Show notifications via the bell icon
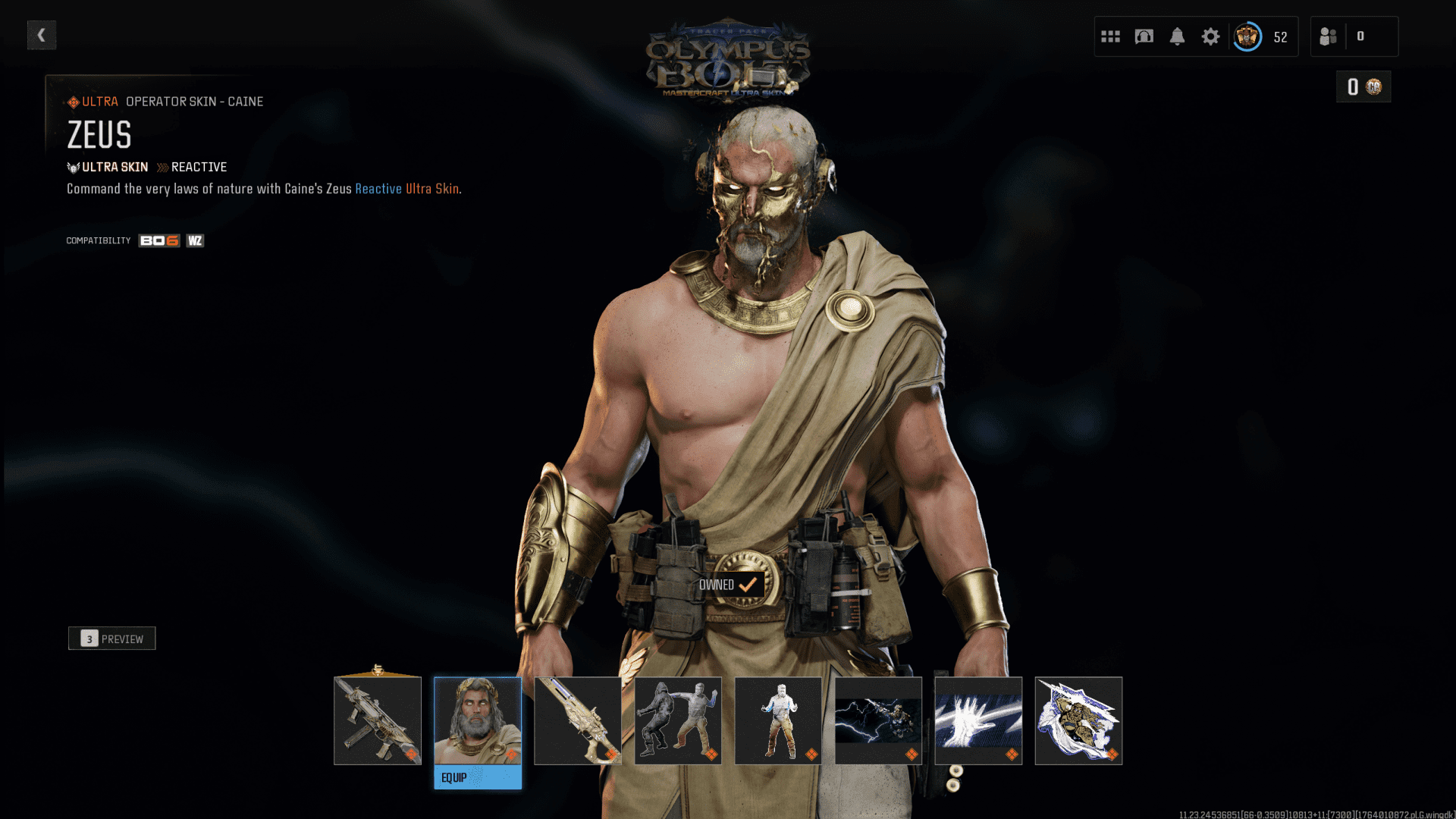Screen dimensions: 1456x819 pos(1177,36)
